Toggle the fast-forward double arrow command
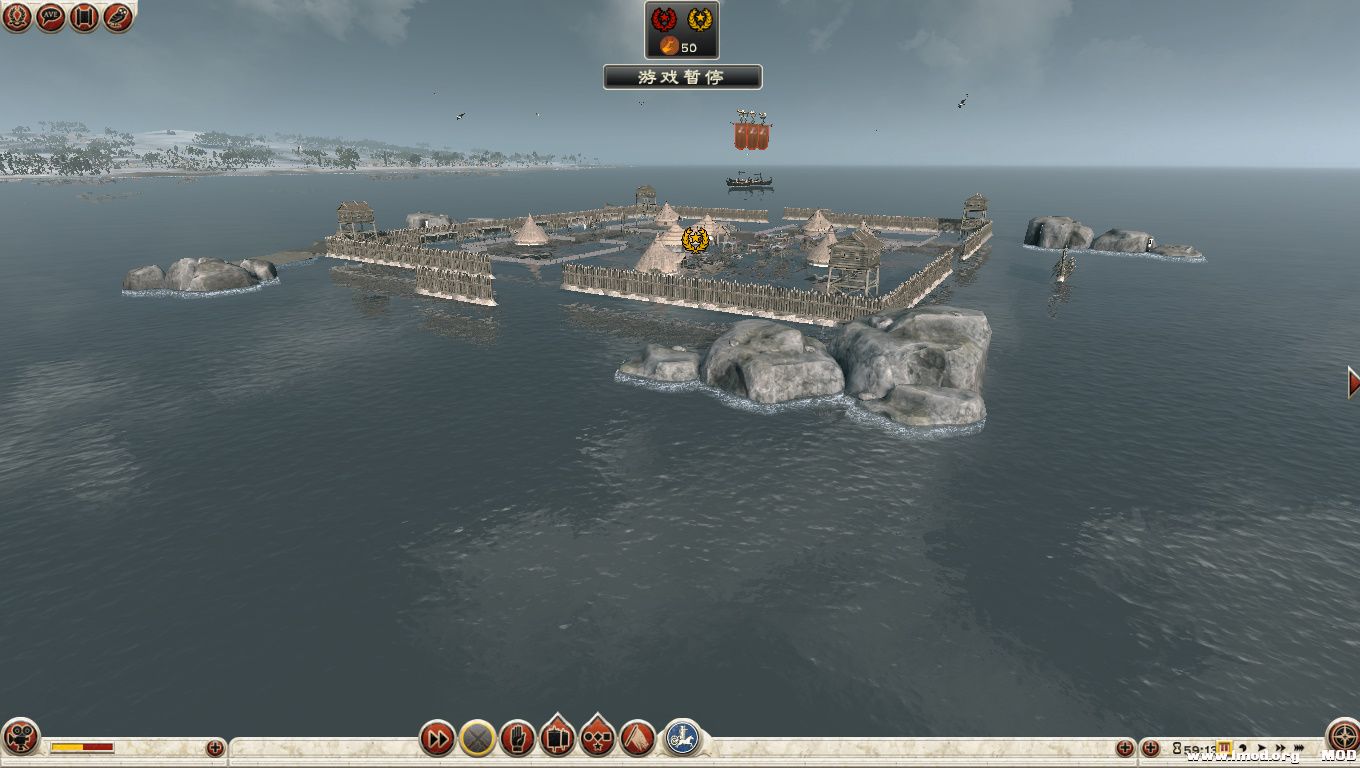1360x768 pixels. [437, 739]
